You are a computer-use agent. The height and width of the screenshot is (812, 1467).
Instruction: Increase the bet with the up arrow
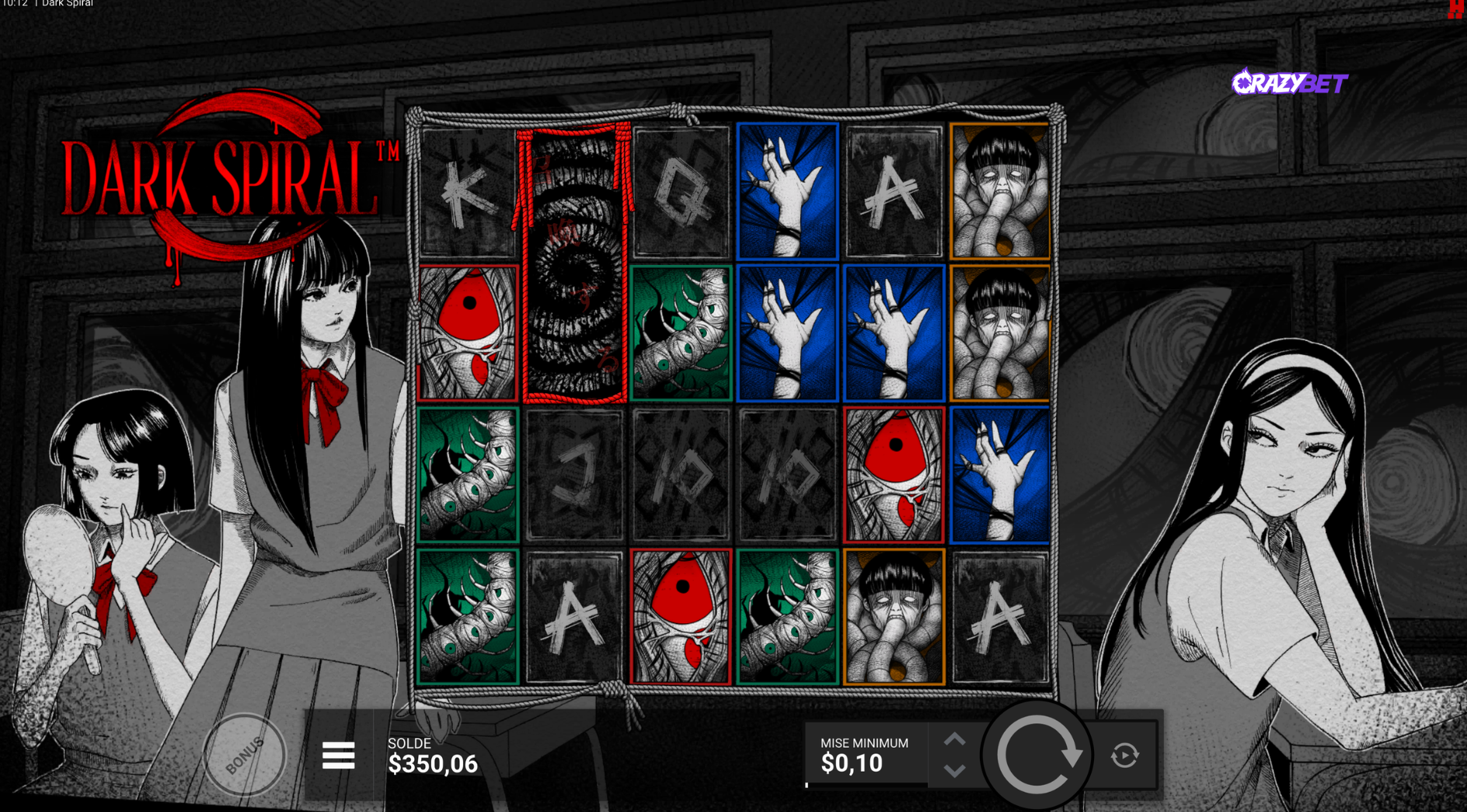955,739
